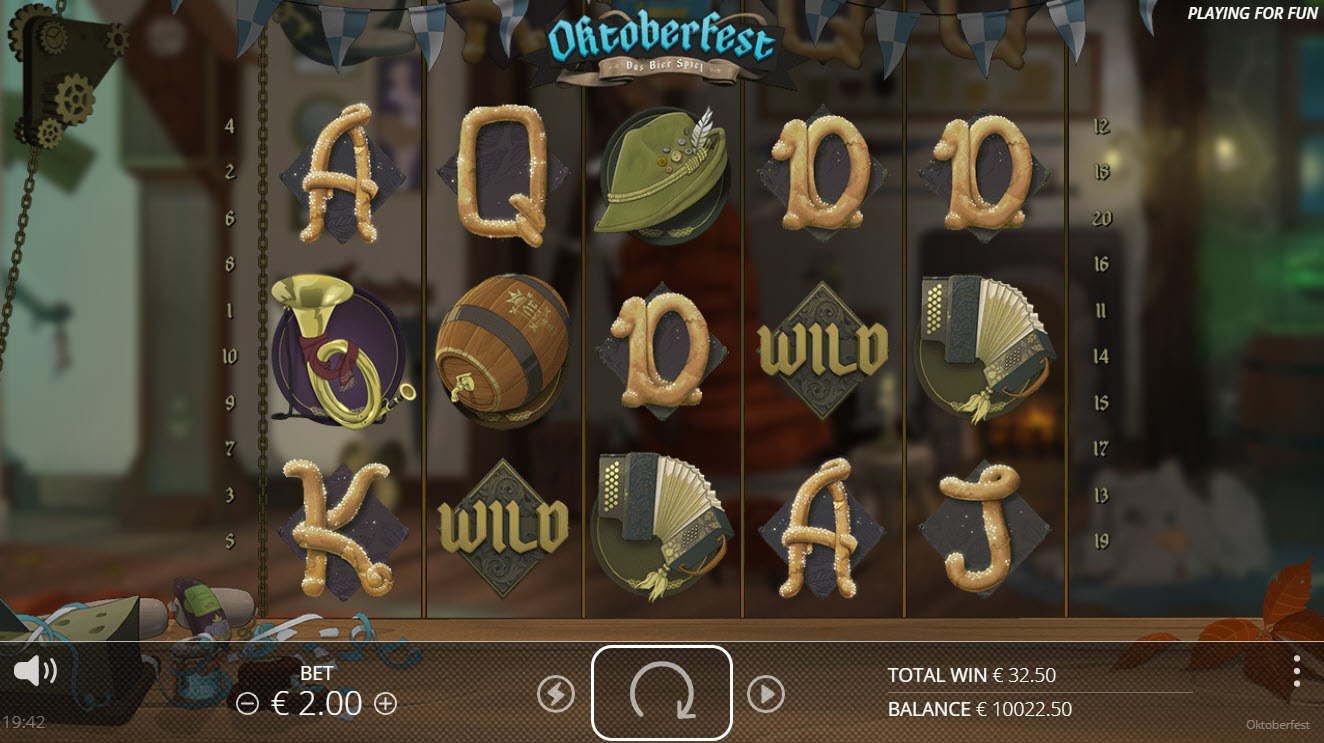
Task: Spin the reels with the circular arrow button
Action: [x=662, y=692]
